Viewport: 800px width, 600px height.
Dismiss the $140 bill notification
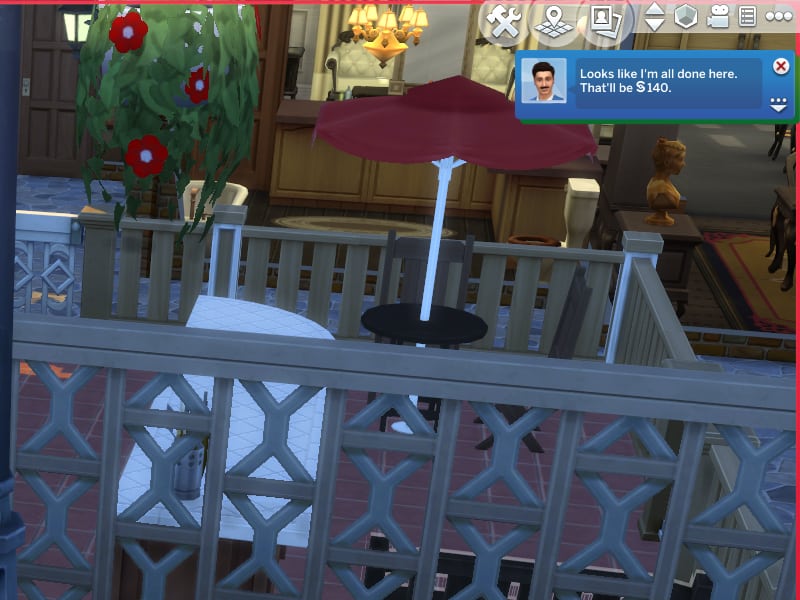(x=781, y=66)
